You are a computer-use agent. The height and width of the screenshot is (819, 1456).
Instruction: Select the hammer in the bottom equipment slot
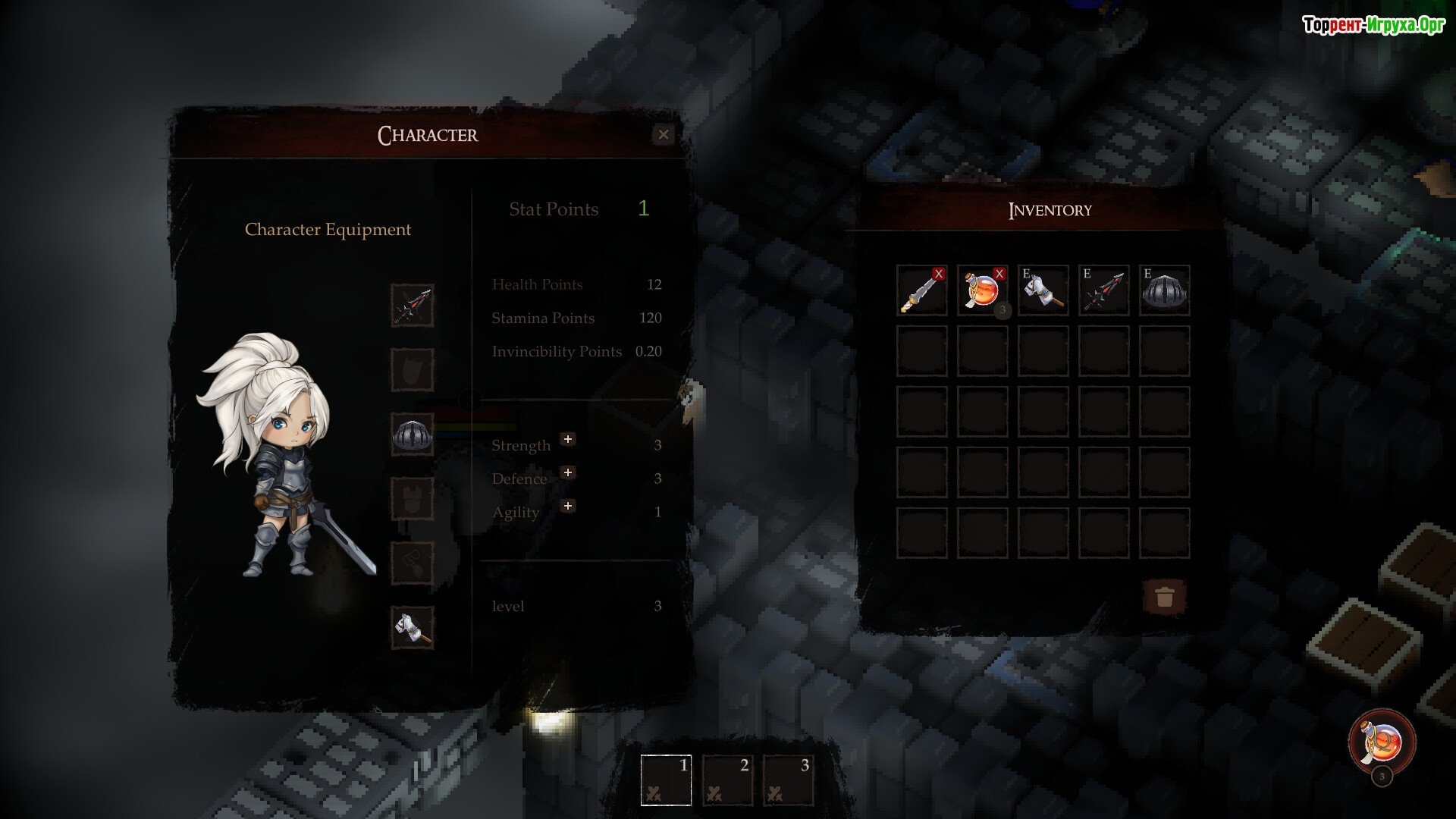[413, 628]
